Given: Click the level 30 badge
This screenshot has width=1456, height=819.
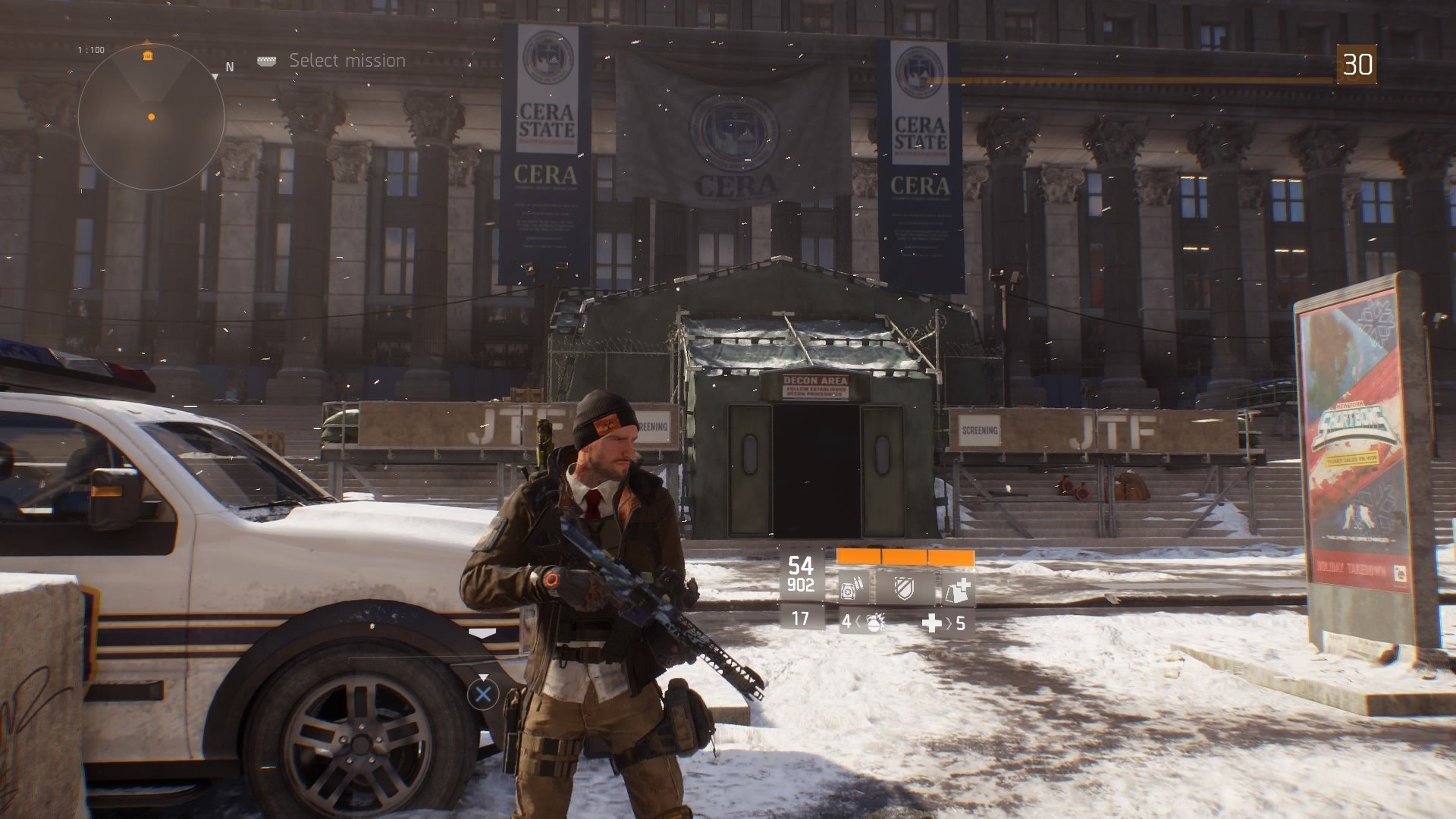Looking at the screenshot, I should click(1357, 64).
